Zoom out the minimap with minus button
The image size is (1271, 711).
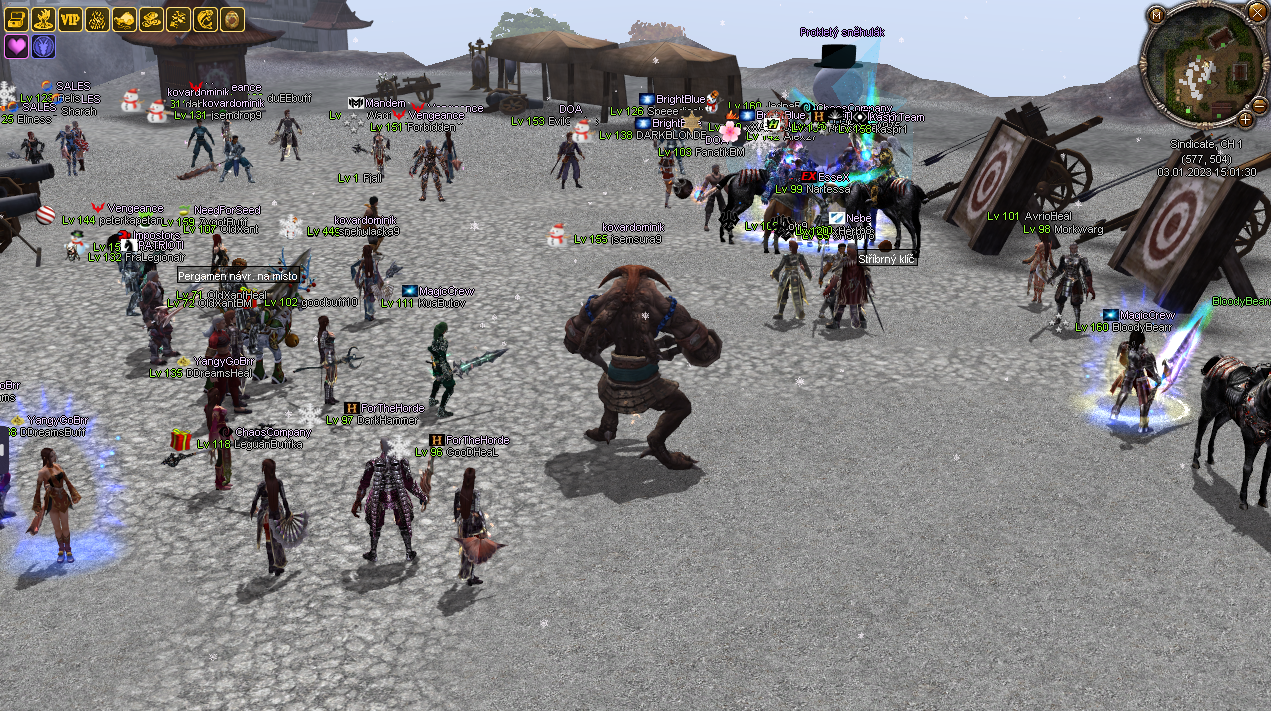(1258, 105)
